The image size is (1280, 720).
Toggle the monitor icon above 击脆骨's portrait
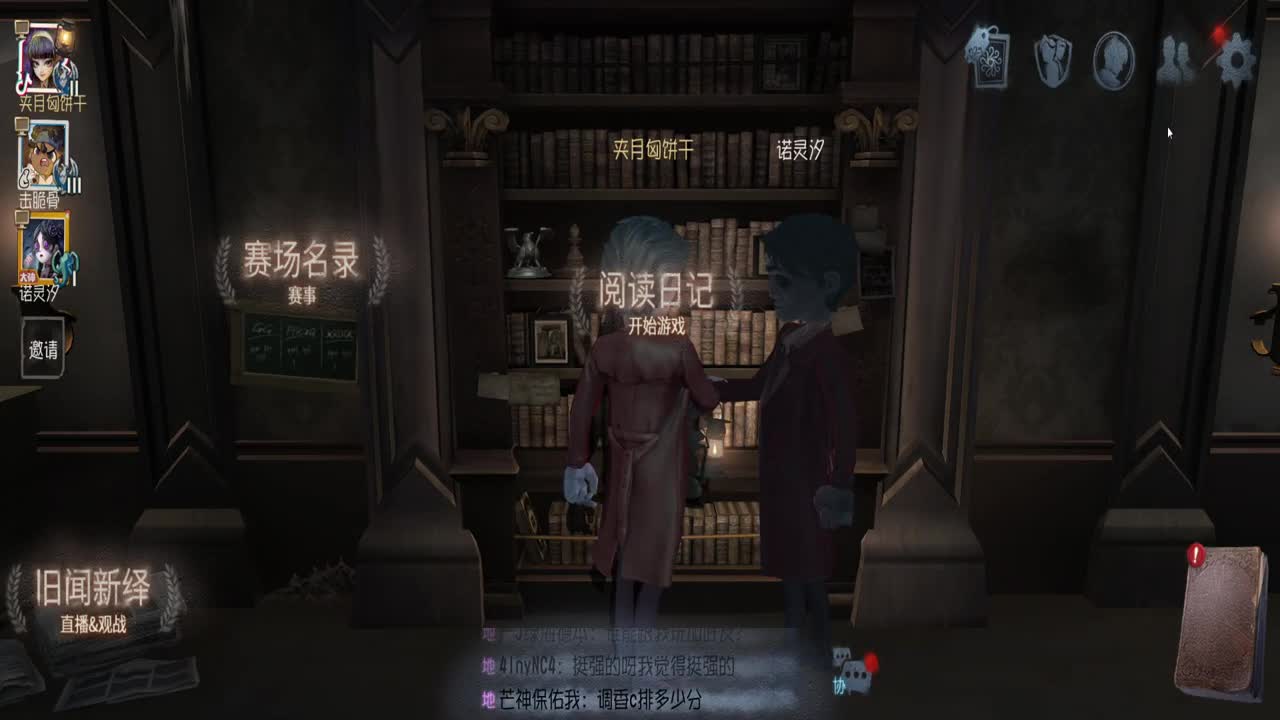(19, 126)
